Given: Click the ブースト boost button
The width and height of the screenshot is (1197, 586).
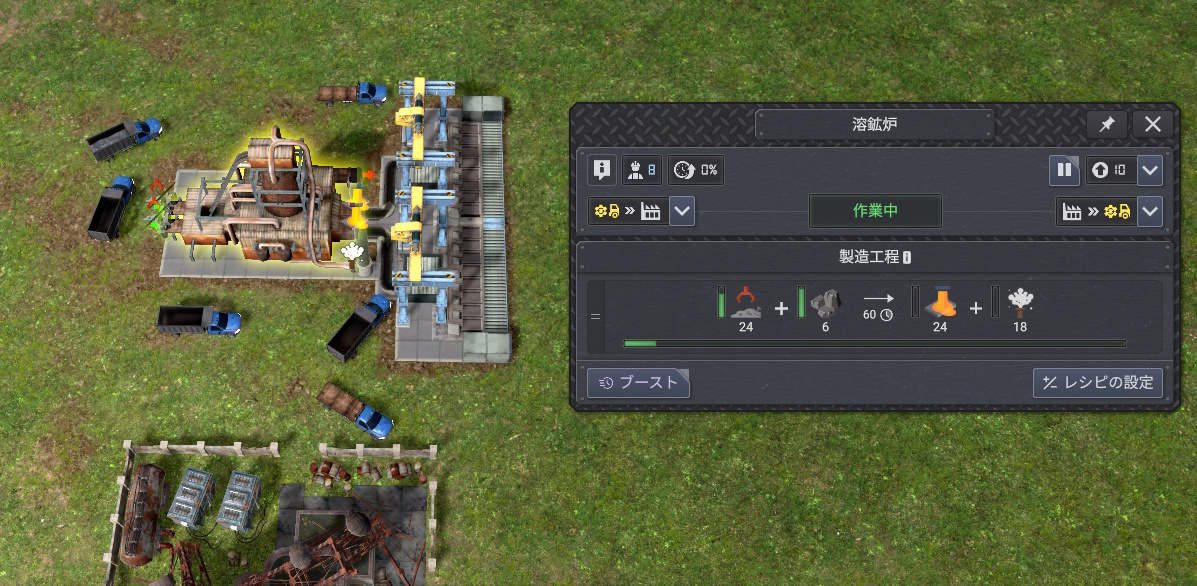Looking at the screenshot, I should [638, 382].
